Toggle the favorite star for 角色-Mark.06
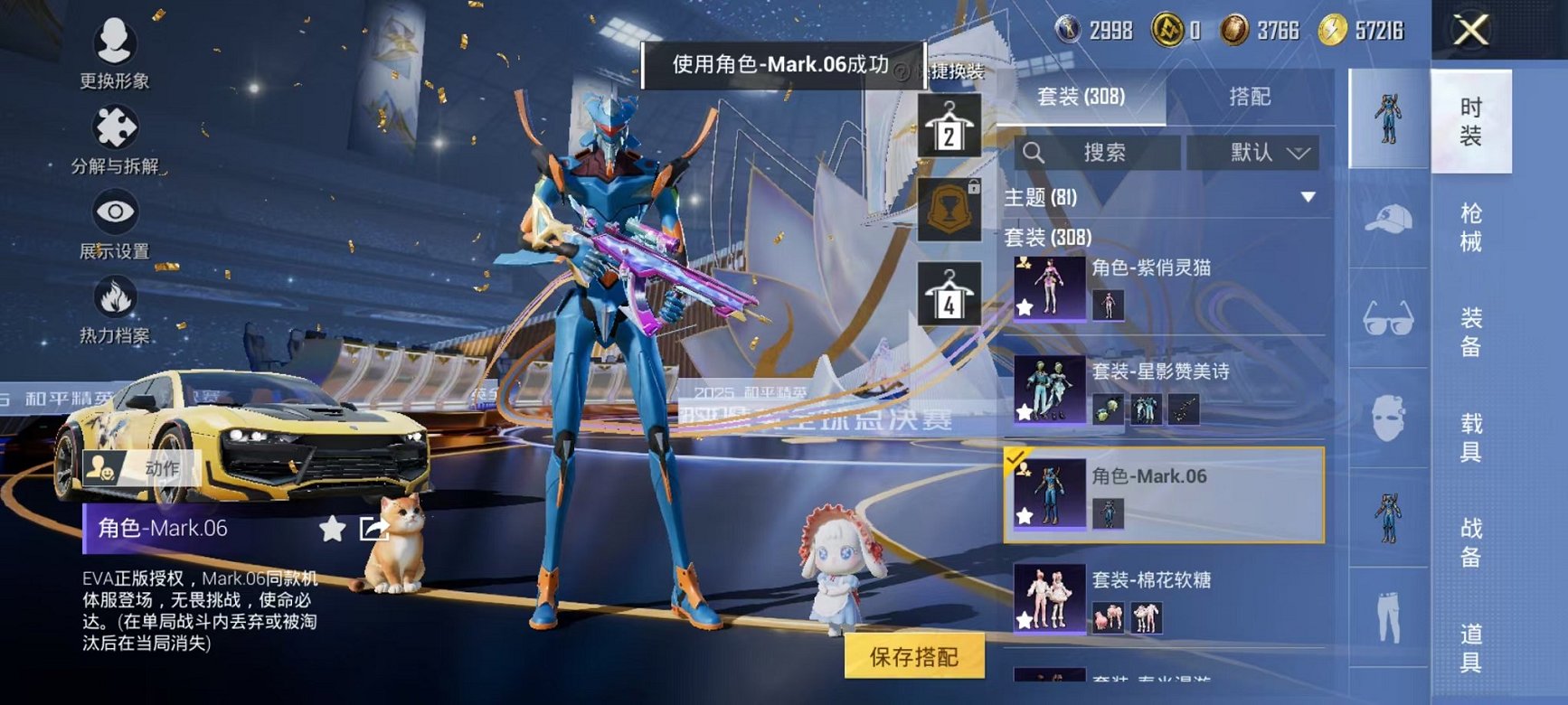Screen dimensions: 1568x705 point(1025,516)
